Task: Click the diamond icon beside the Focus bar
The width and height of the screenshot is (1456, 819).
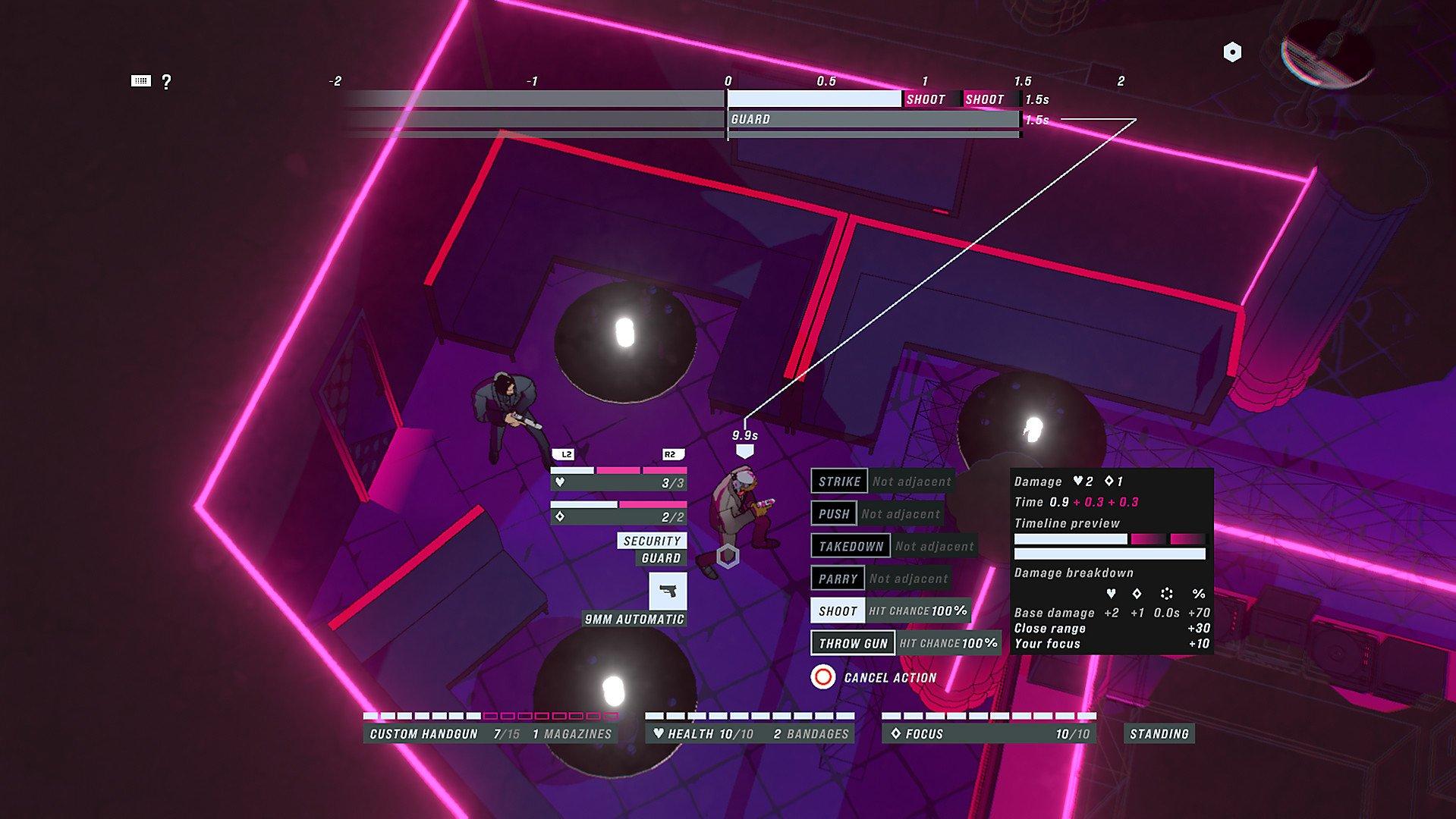Action: tap(896, 733)
